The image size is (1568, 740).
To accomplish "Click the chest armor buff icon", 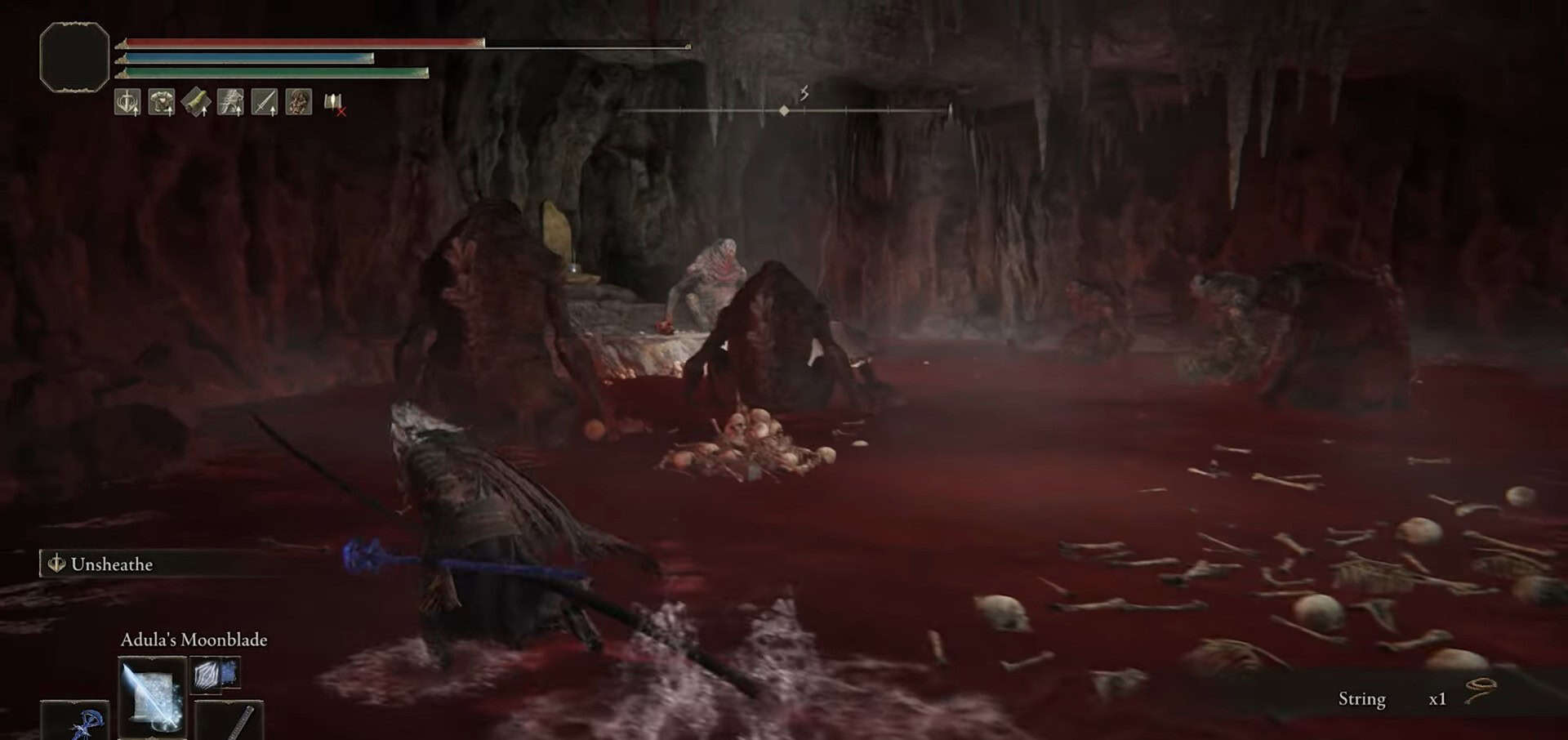I will coord(162,103).
